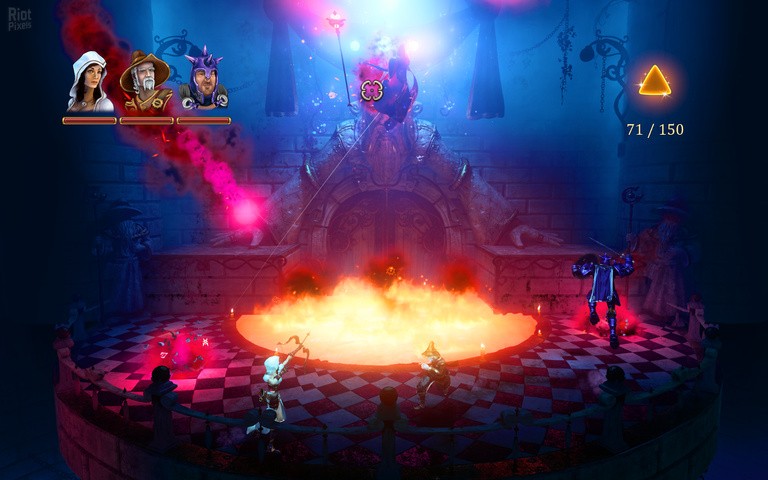
Task: Select the white-hooded thief portrait
Action: (89, 80)
